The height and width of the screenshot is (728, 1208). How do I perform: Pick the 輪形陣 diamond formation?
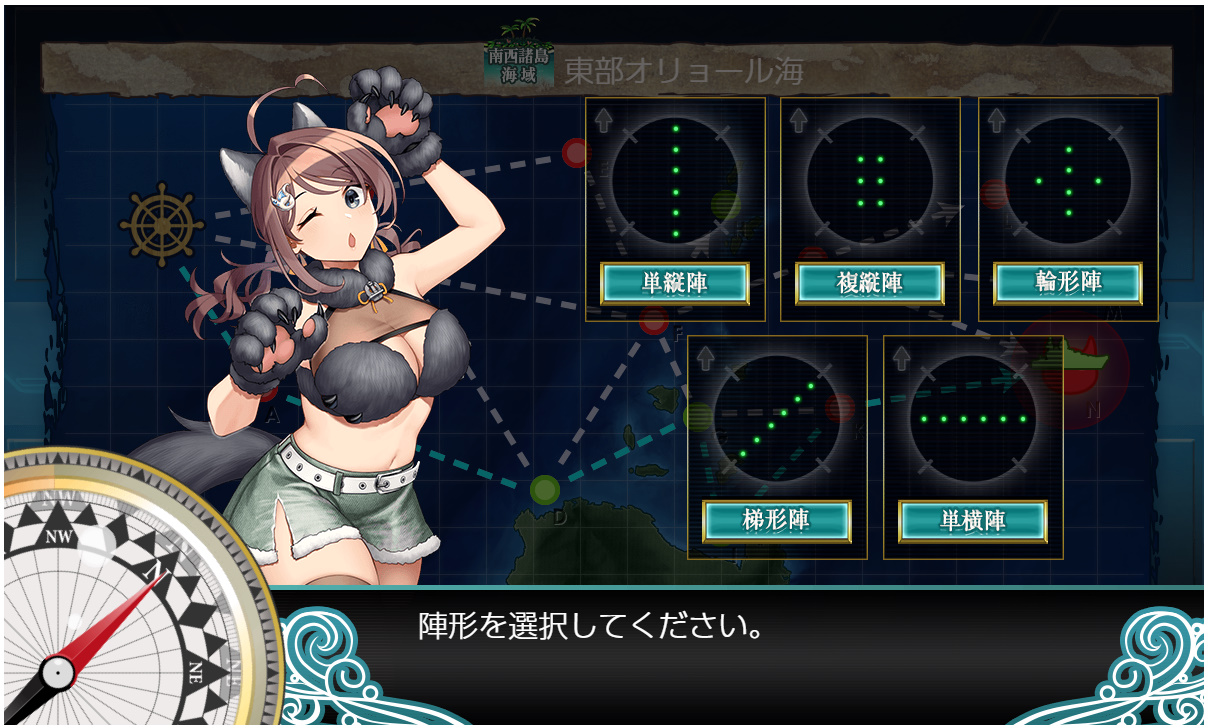pos(1068,284)
